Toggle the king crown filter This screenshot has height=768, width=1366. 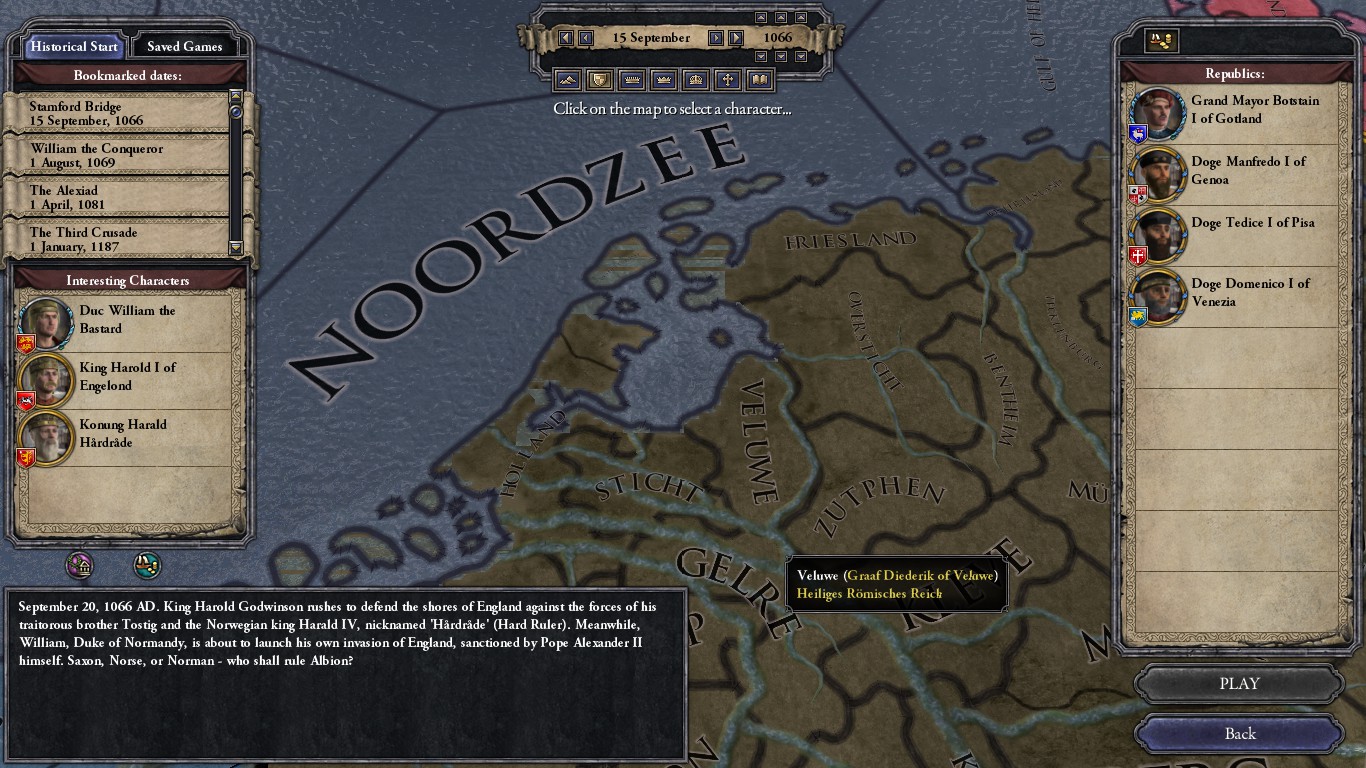[x=664, y=80]
